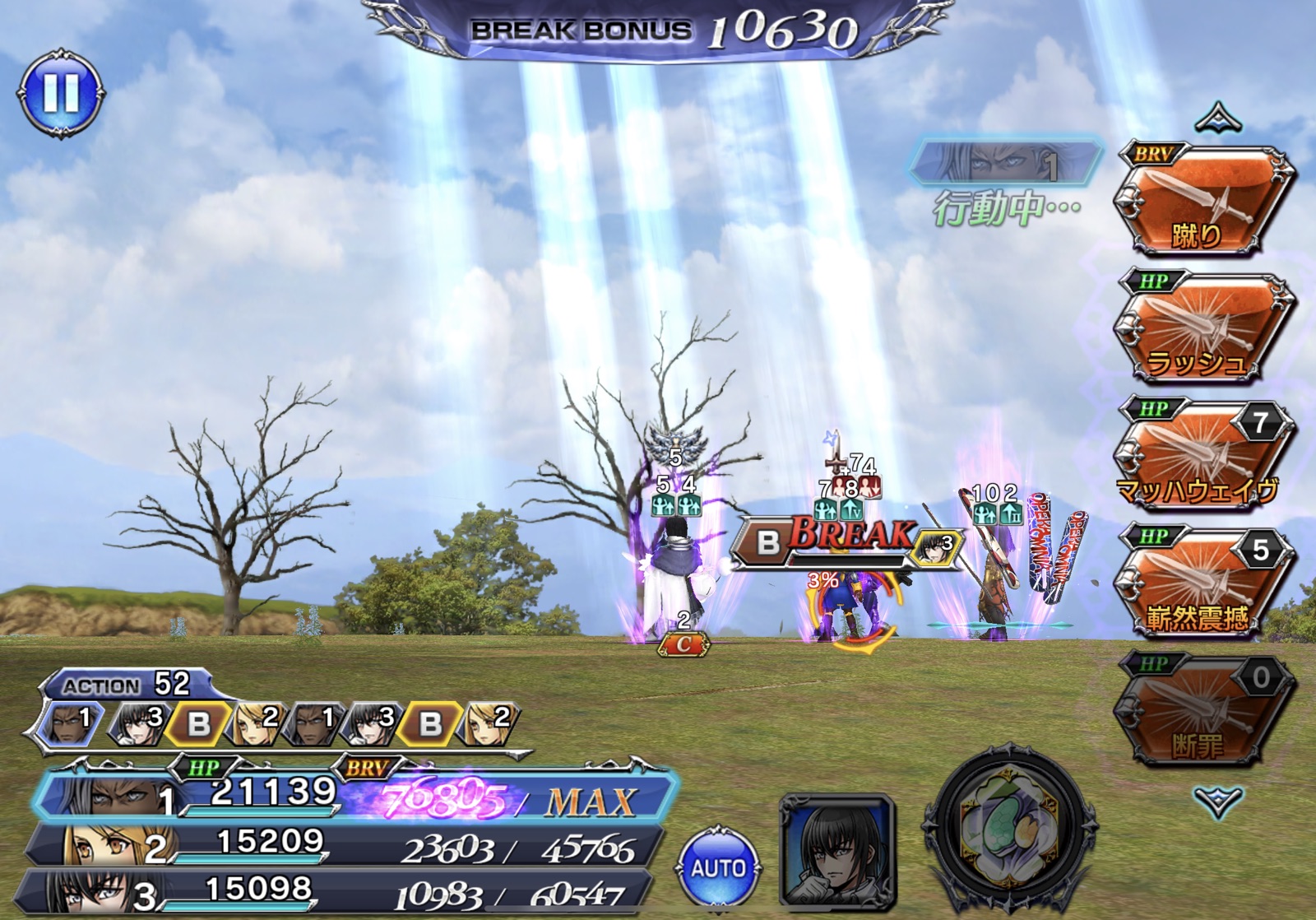1316x920 pixels.
Task: Pause the battle with the blue pause button
Action: (x=61, y=92)
